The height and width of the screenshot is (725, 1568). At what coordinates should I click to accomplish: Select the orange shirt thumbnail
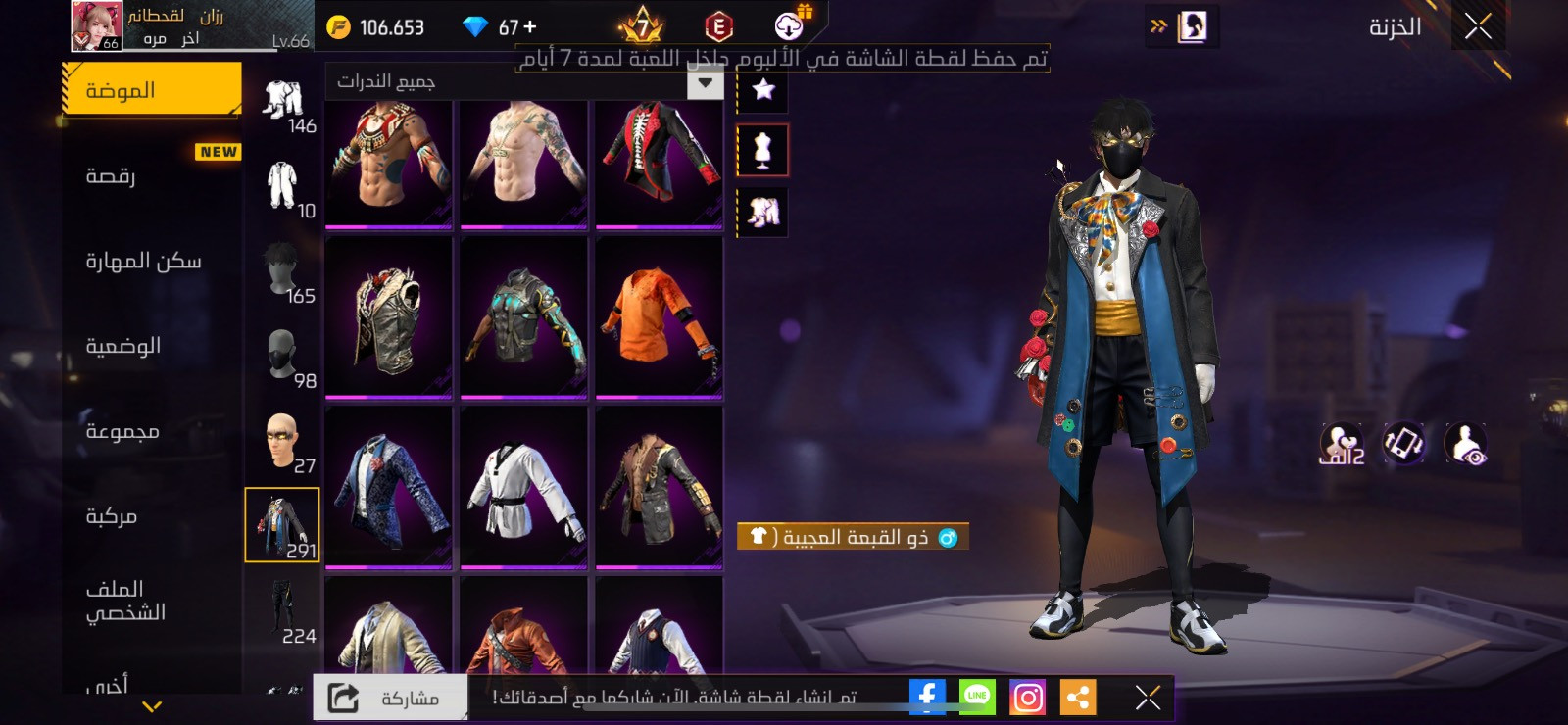click(x=658, y=316)
